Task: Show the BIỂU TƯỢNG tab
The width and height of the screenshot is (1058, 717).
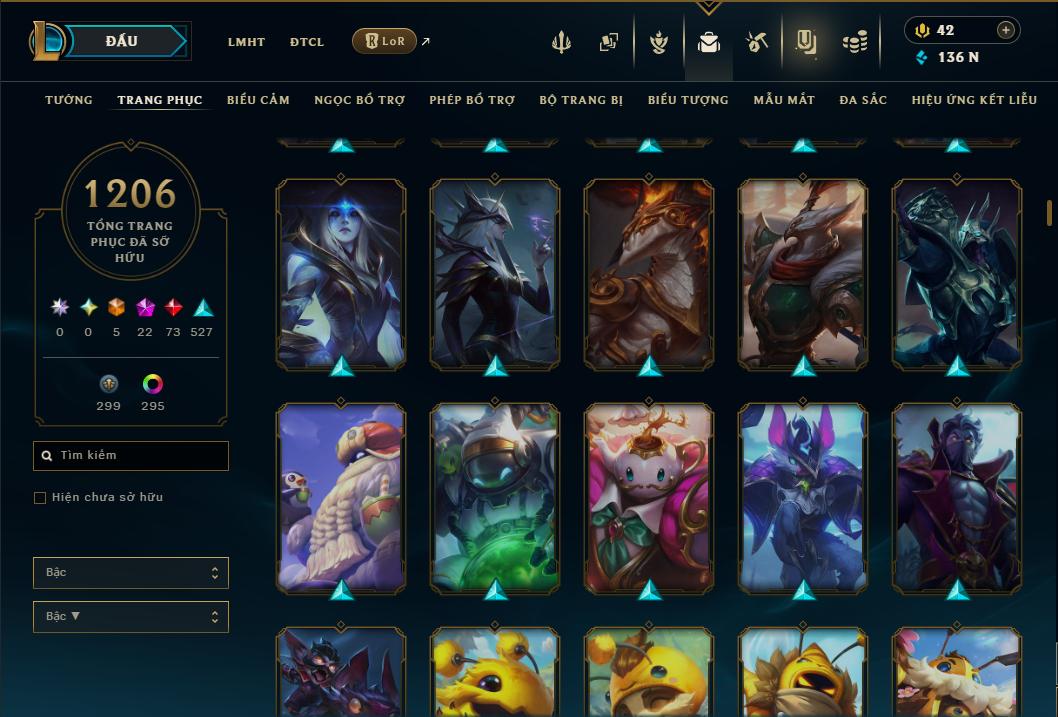Action: [688, 100]
